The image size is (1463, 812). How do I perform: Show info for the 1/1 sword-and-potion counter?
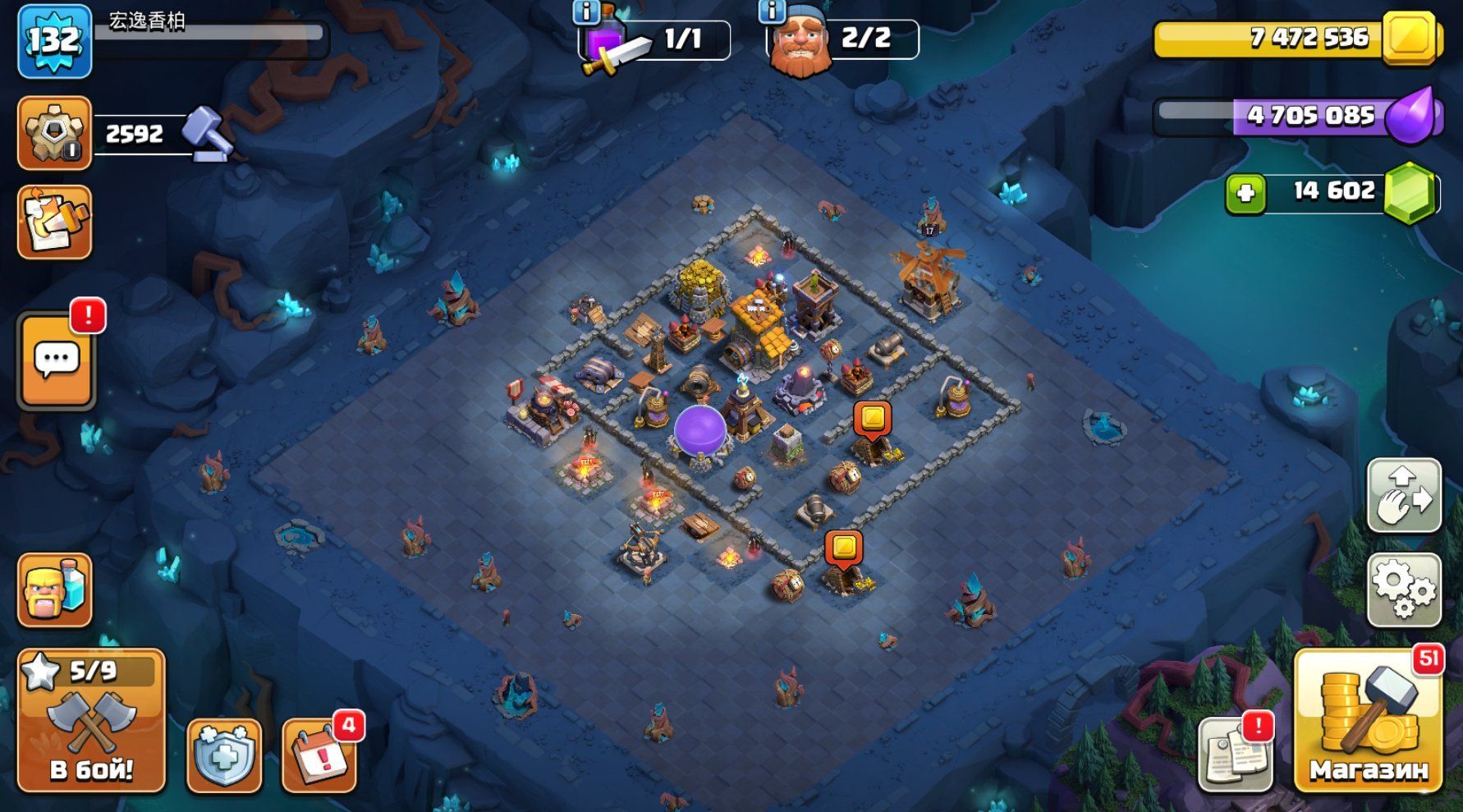click(585, 11)
